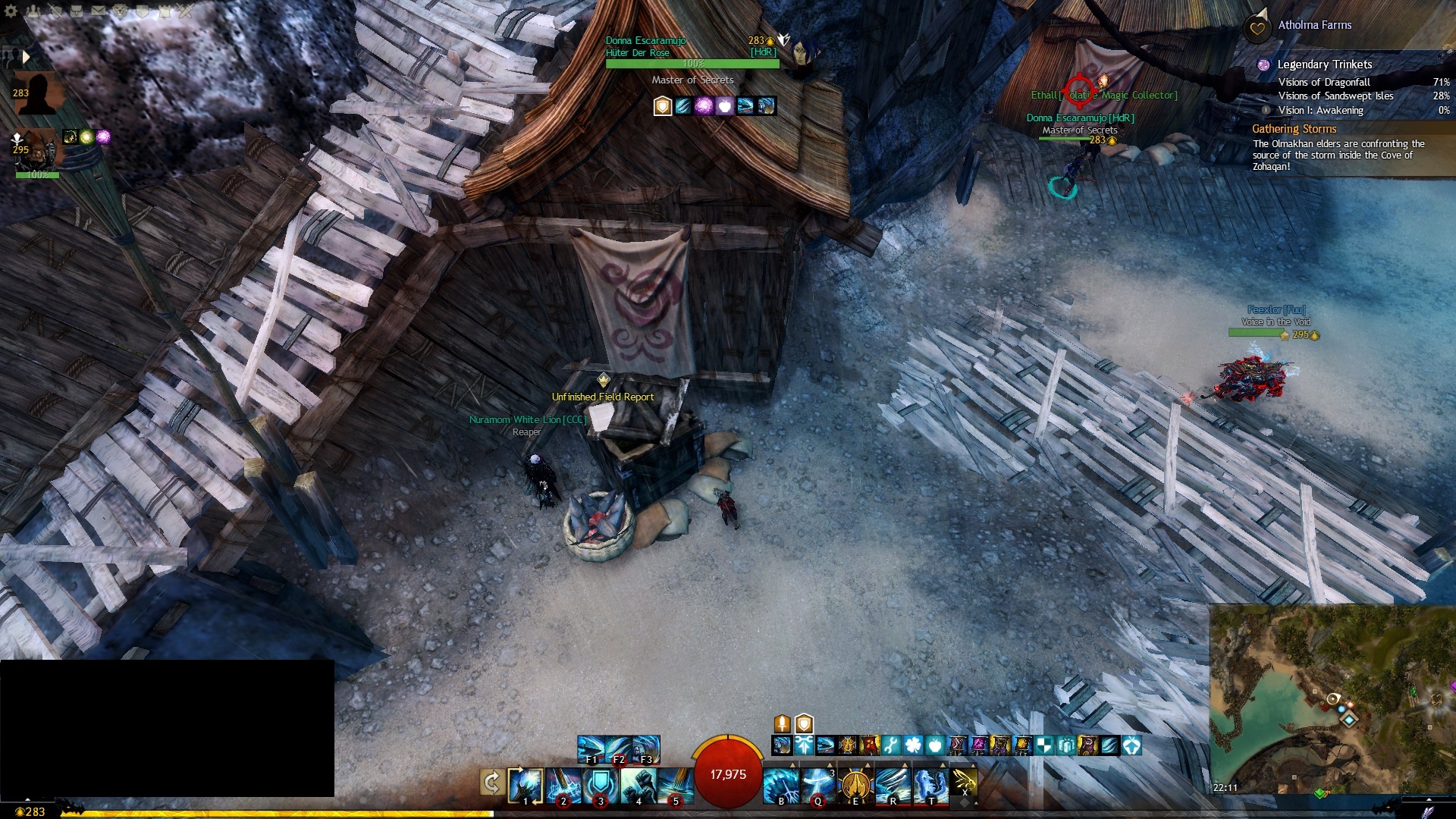Open the game menu gear icon

[11, 11]
